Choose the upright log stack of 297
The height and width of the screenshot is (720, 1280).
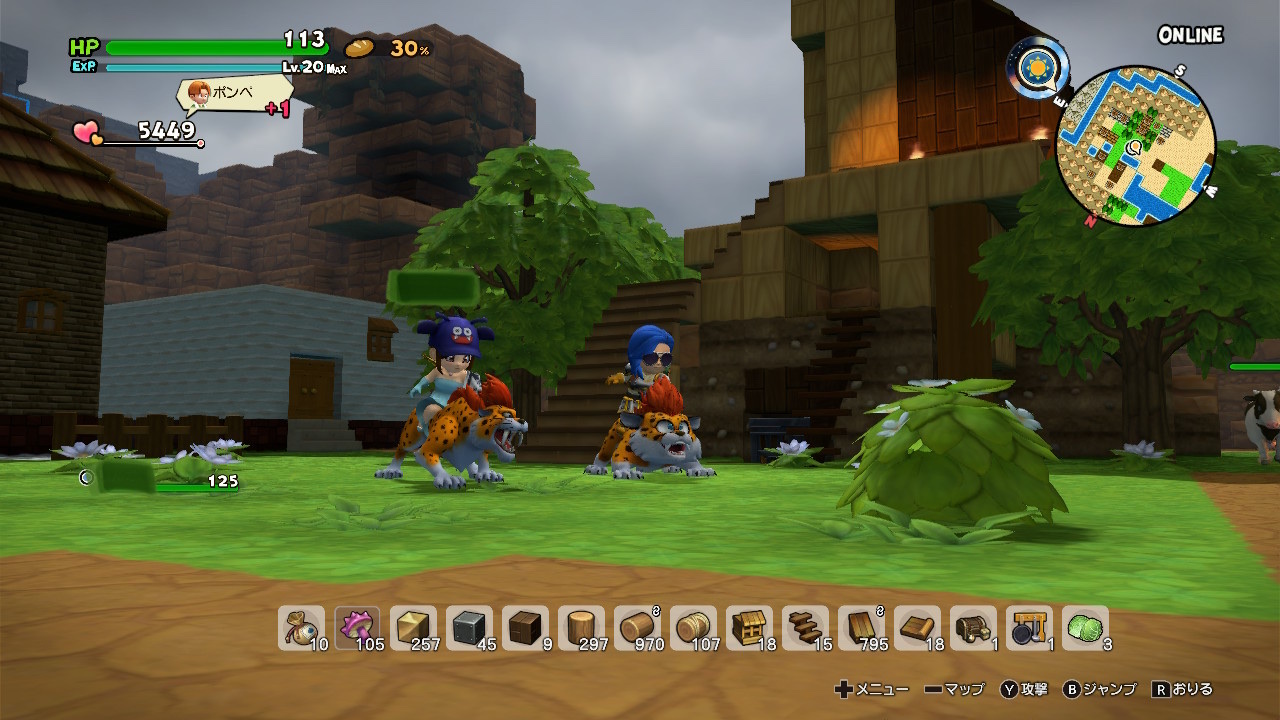(581, 629)
